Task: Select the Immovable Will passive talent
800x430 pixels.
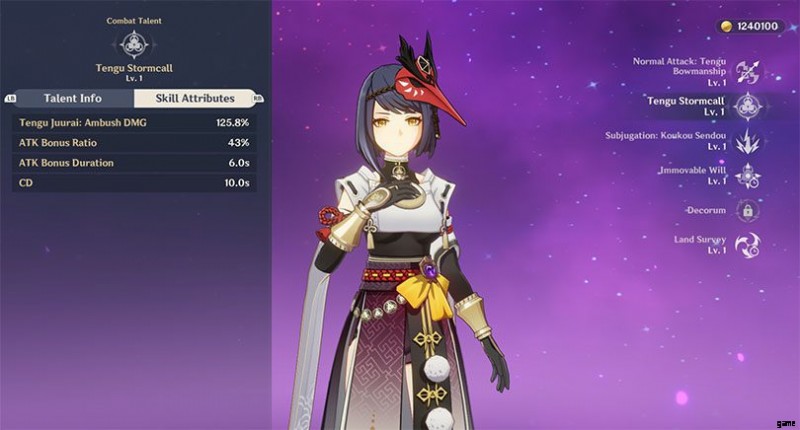Action: click(746, 176)
